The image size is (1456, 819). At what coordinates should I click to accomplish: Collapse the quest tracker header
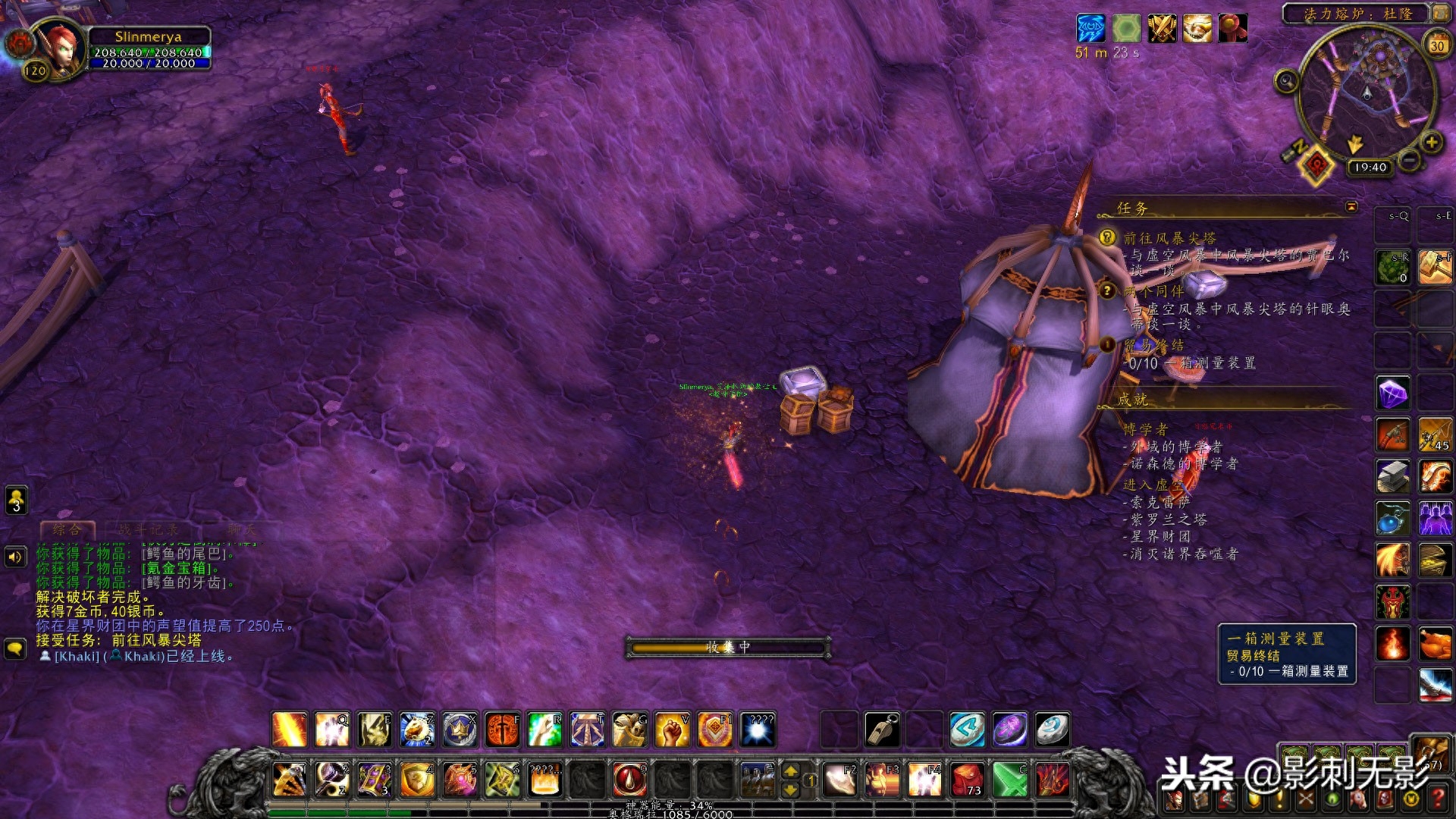[x=1351, y=206]
